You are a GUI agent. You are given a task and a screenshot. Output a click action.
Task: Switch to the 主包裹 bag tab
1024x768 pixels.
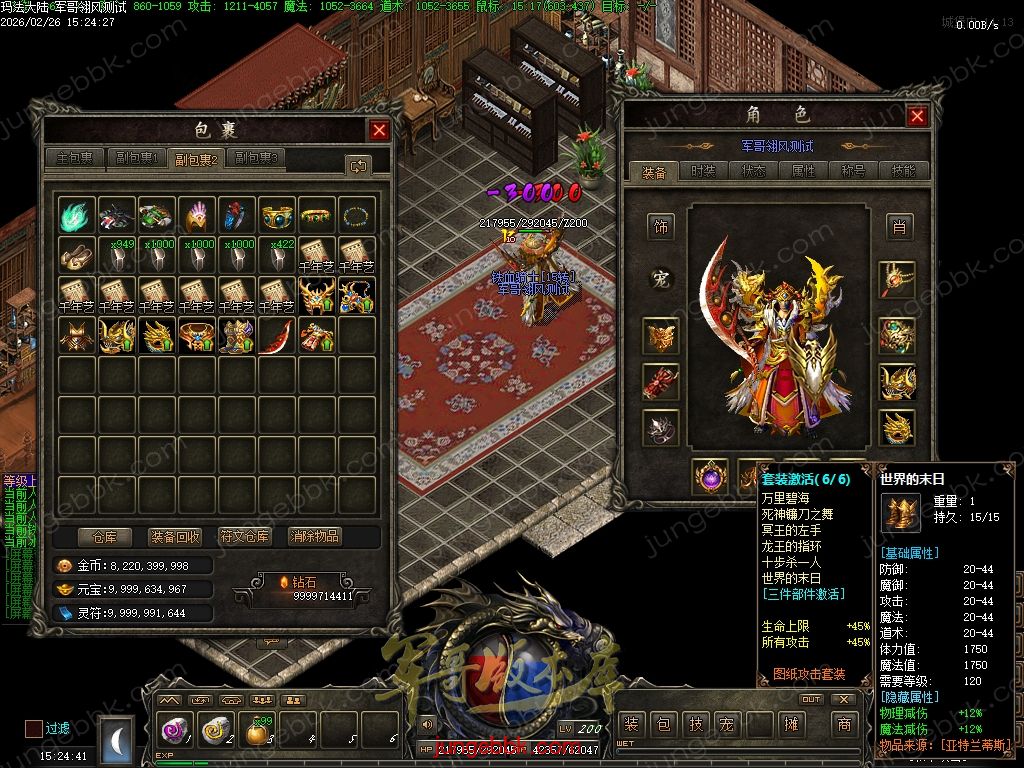pyautogui.click(x=75, y=158)
